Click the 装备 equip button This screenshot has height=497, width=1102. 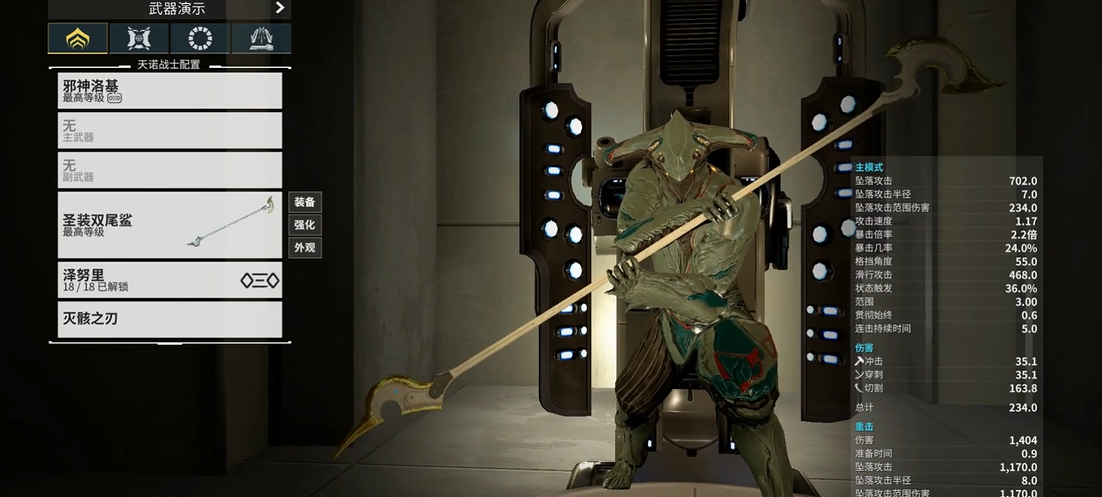point(304,202)
